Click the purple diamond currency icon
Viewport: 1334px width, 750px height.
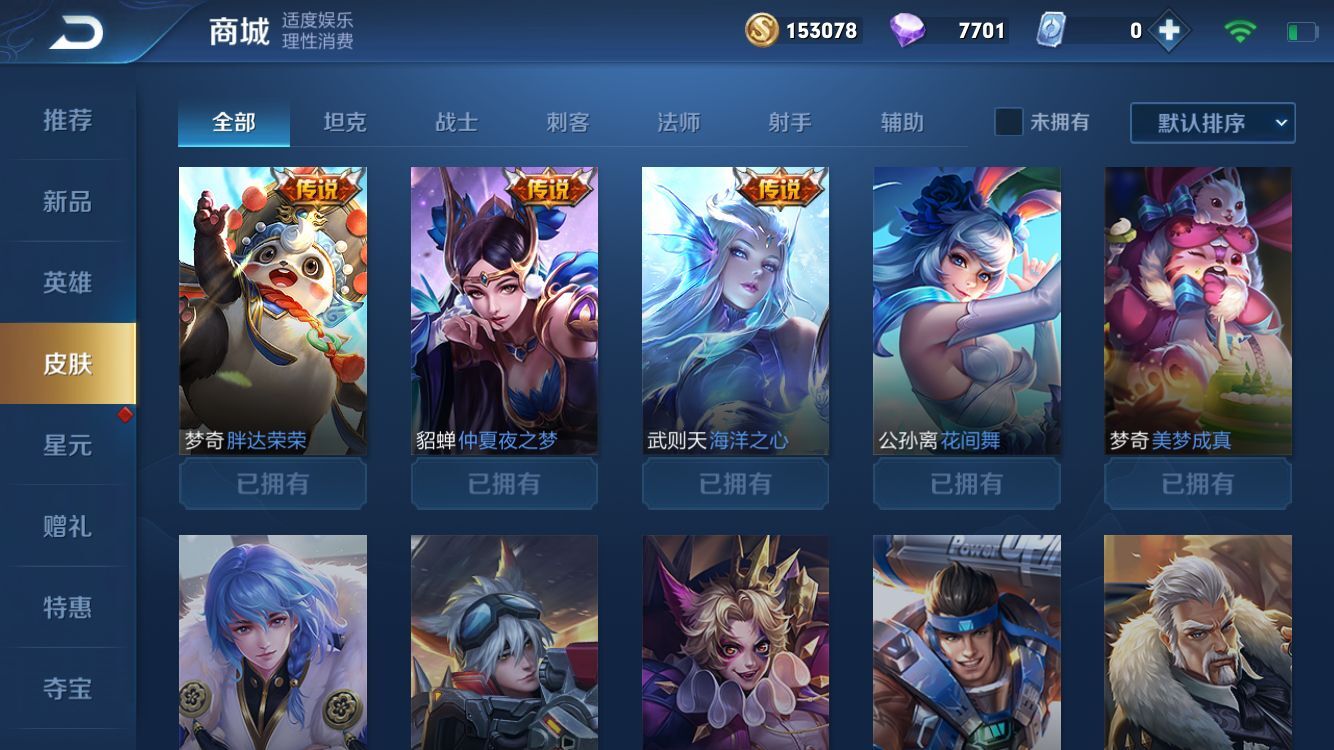click(x=908, y=31)
